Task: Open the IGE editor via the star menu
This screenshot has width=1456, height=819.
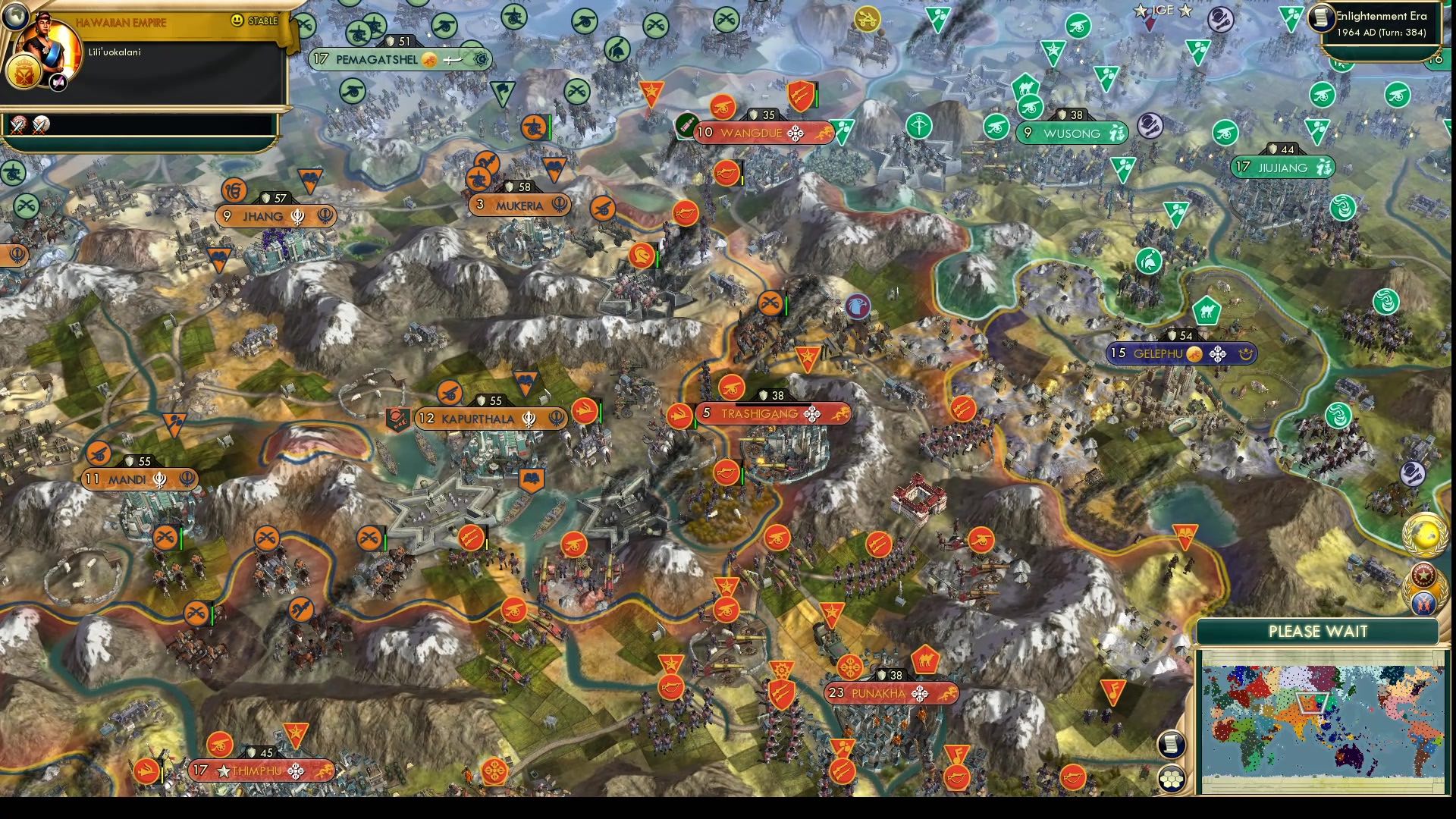Action: (x=1163, y=11)
